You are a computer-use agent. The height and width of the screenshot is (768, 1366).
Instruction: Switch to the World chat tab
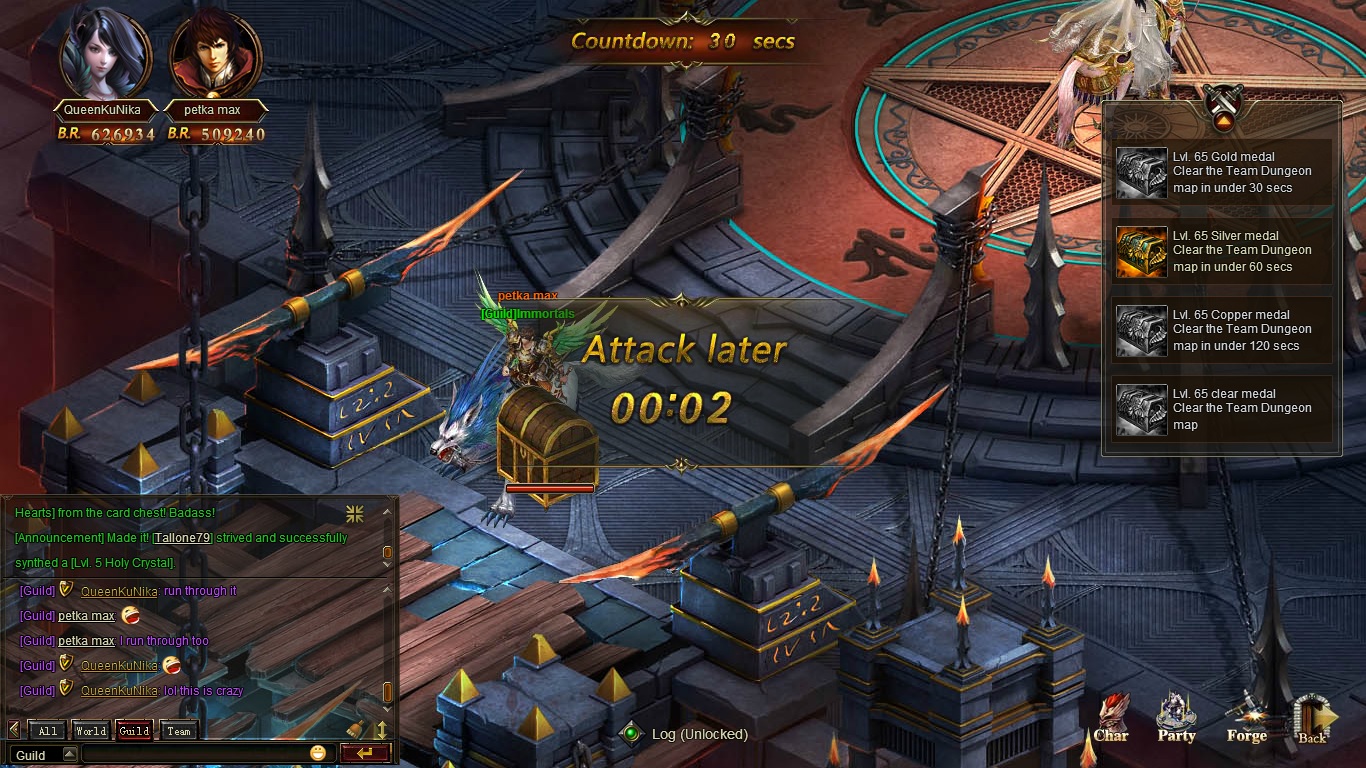[x=91, y=731]
